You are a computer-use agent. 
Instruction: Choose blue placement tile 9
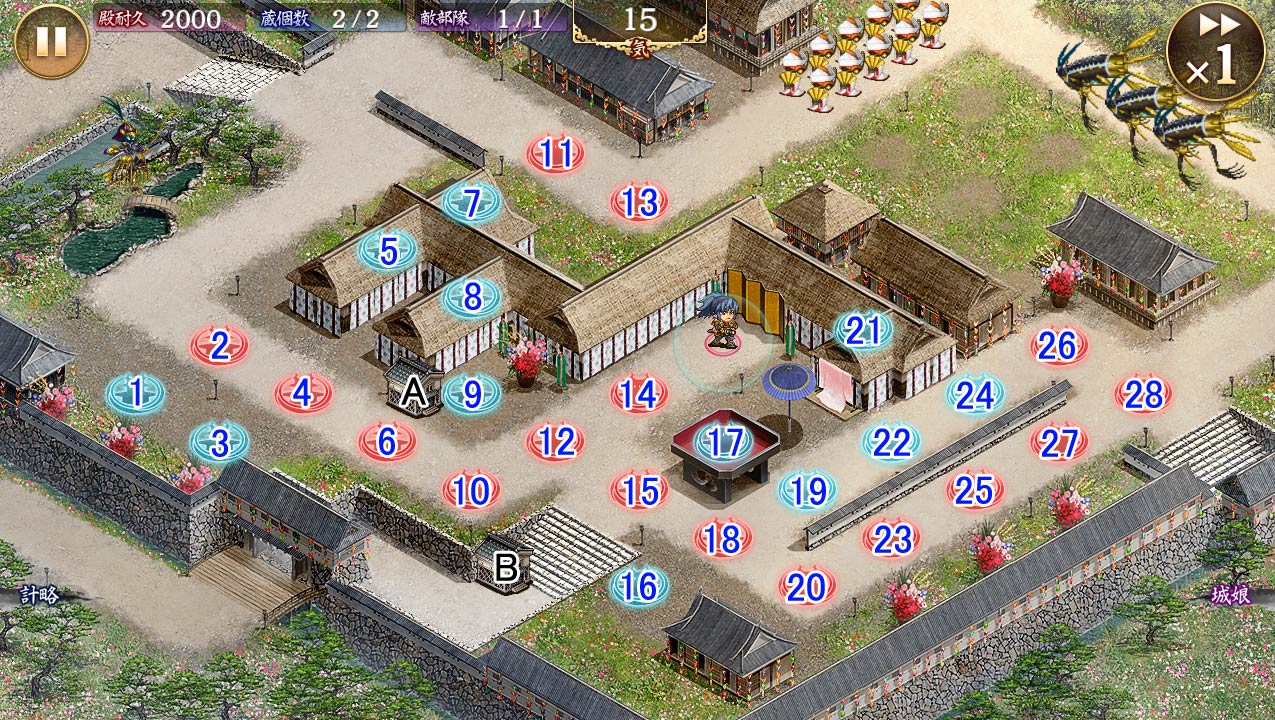(472, 394)
